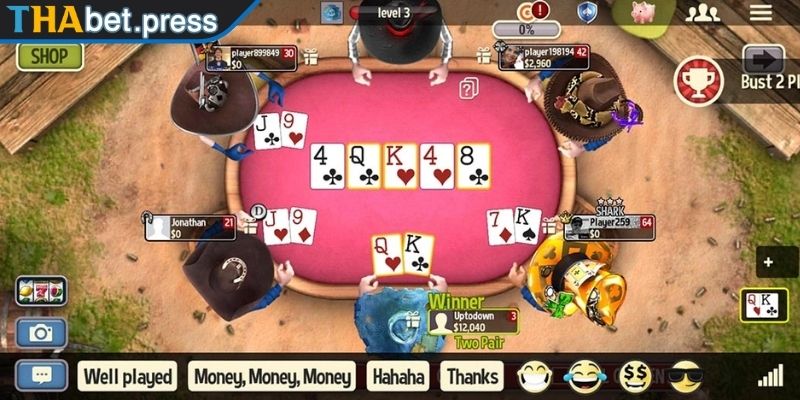Expand the plus button on the right edge
The width and height of the screenshot is (800, 400).
coord(767,263)
